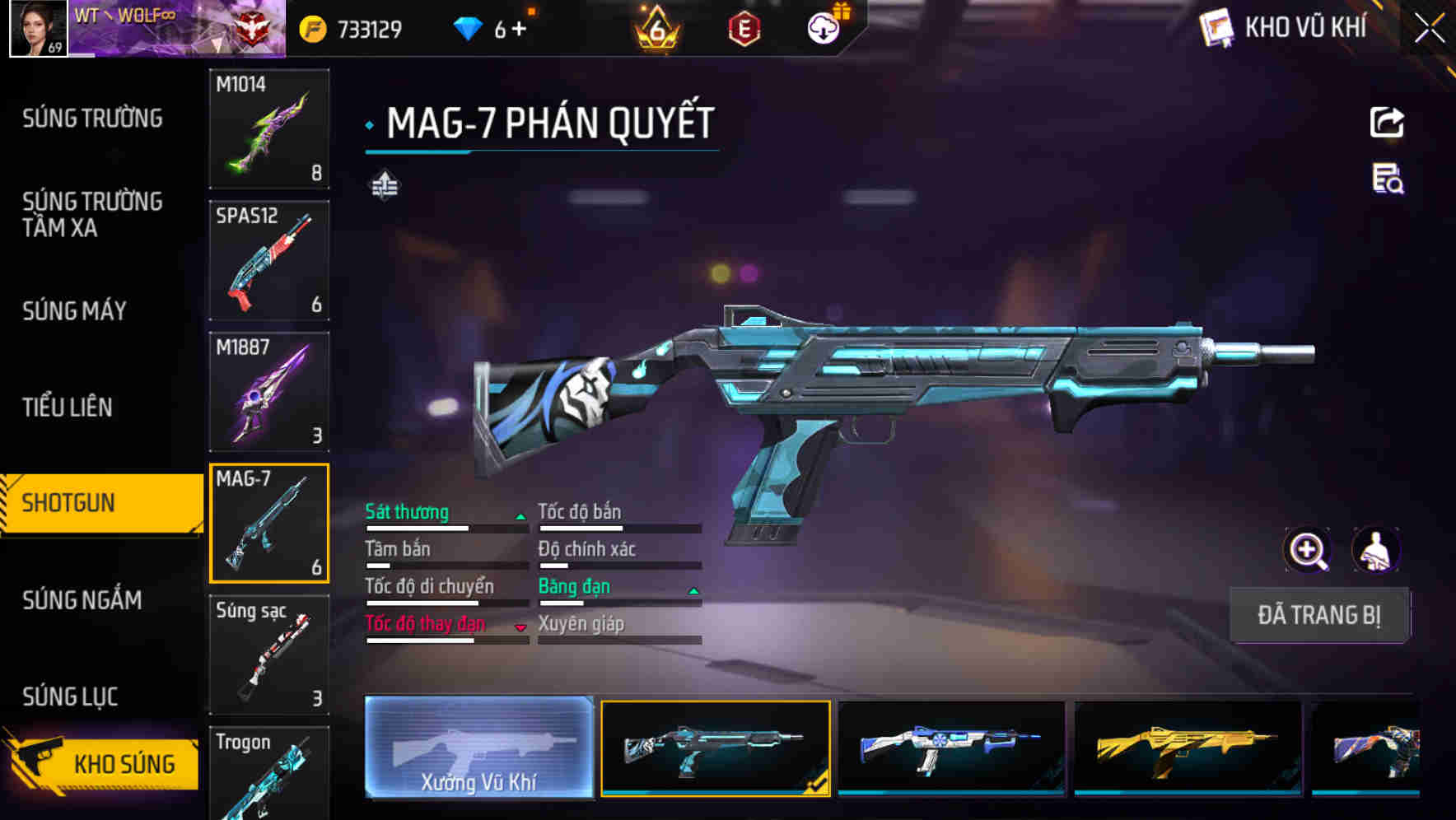Choose the white and blue MAG-7 skin
Screen dimensions: 1456x820
(x=951, y=748)
